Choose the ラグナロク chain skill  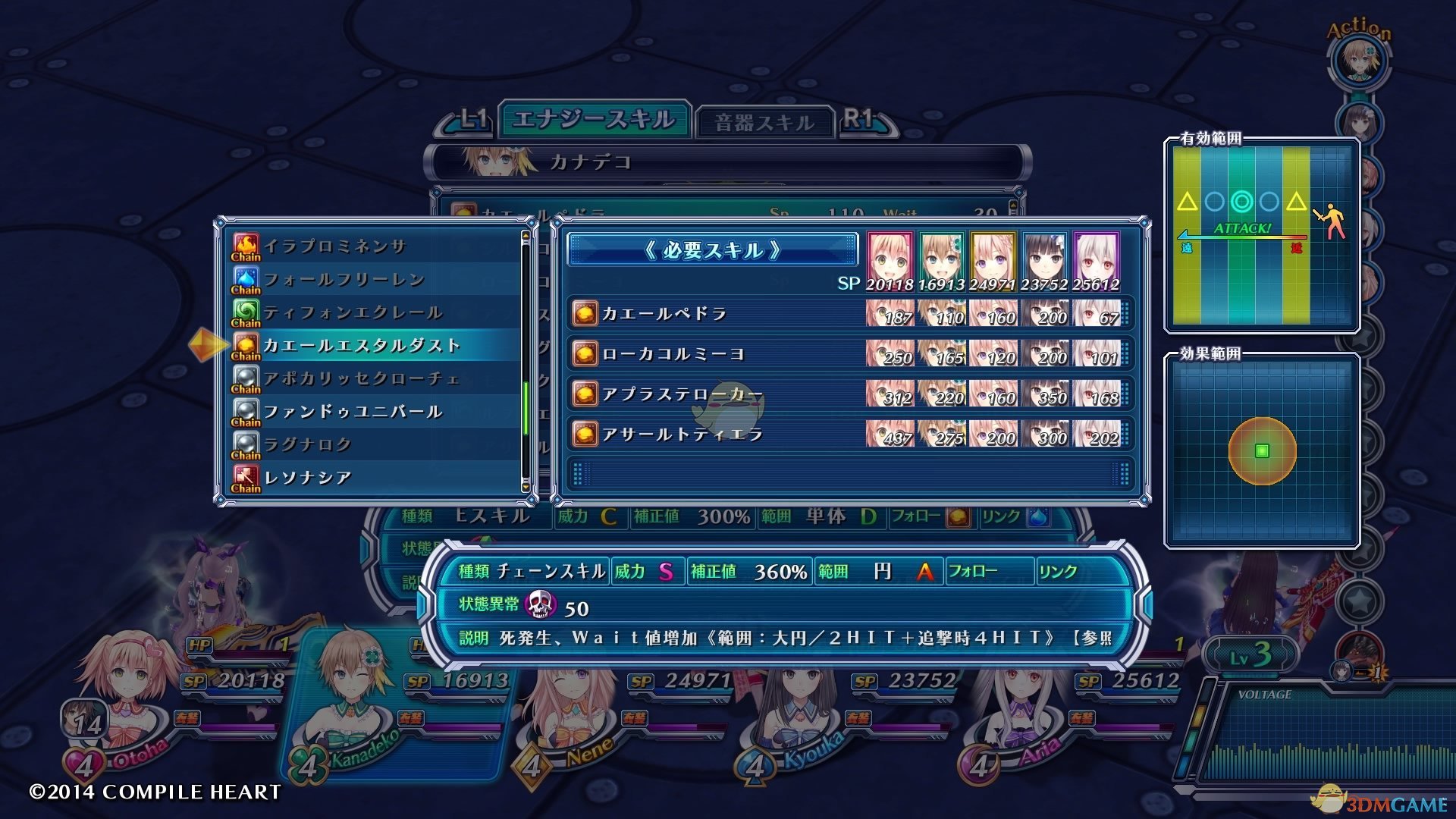pyautogui.click(x=307, y=444)
